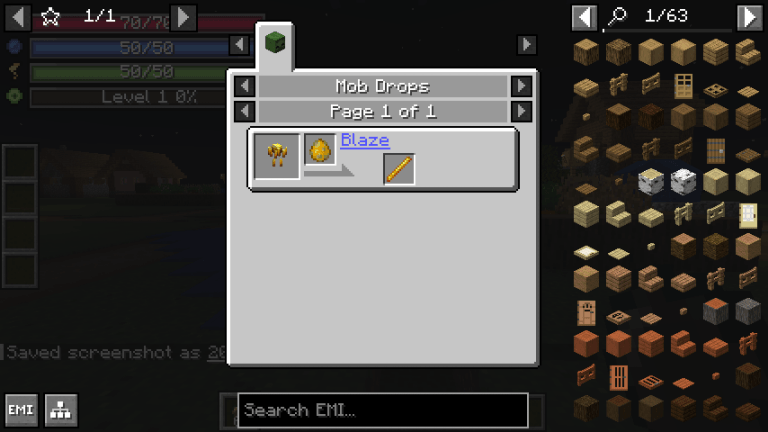The width and height of the screenshot is (768, 432).
Task: Show the next item index page (1/63)
Action: (749, 17)
